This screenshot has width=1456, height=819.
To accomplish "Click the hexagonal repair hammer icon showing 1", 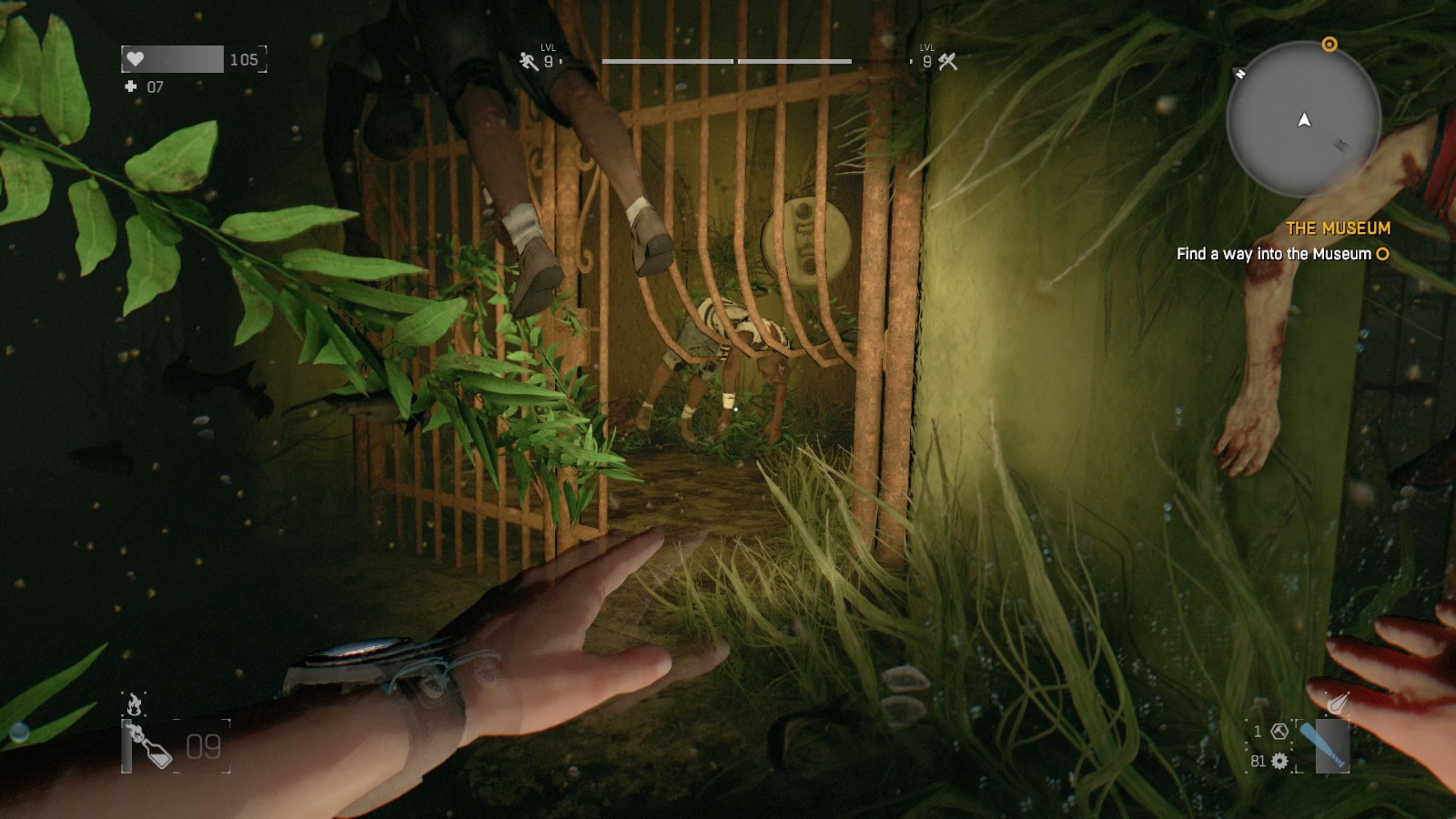I will 1279,731.
